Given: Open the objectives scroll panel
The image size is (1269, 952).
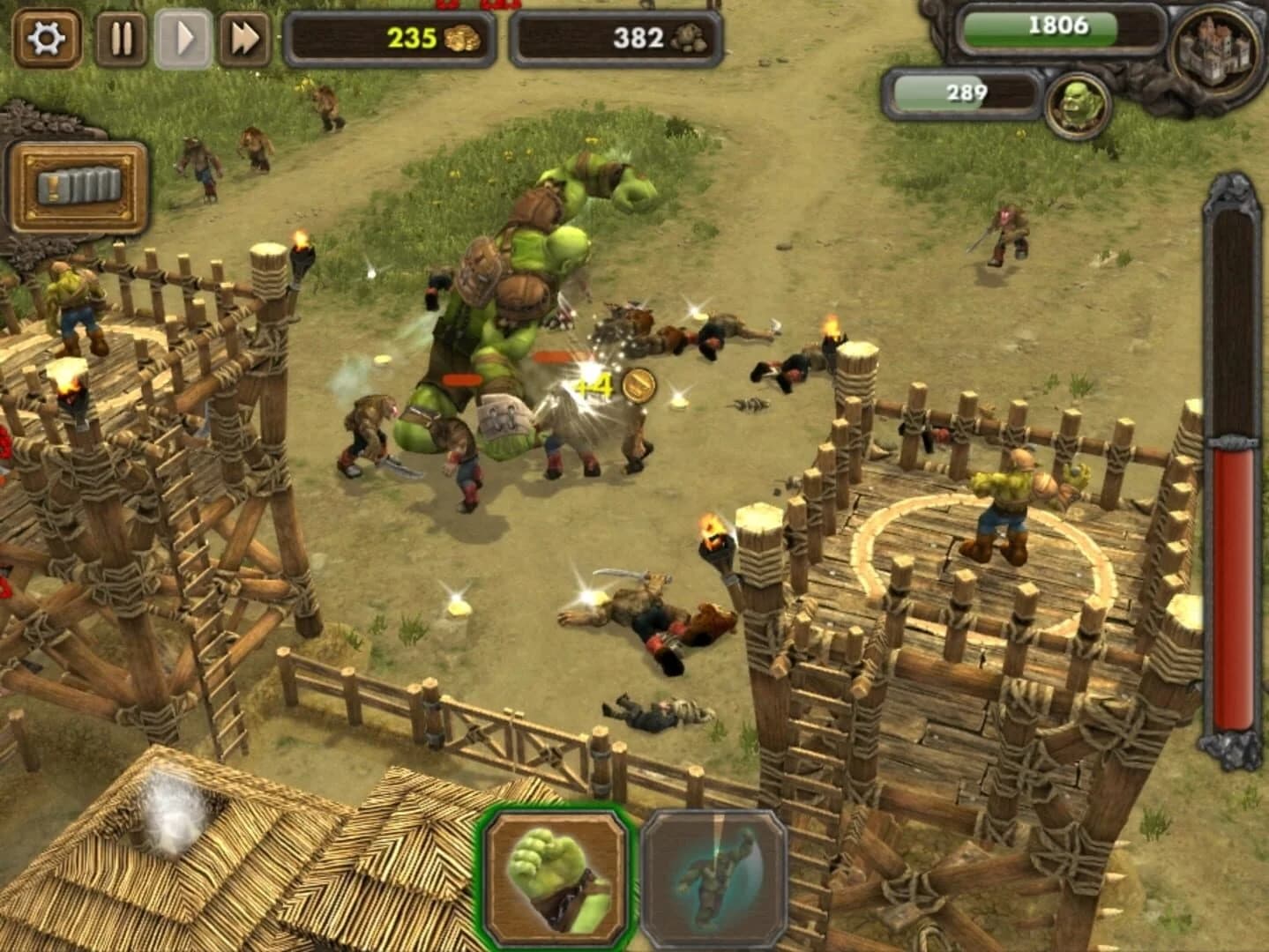Looking at the screenshot, I should (x=81, y=185).
